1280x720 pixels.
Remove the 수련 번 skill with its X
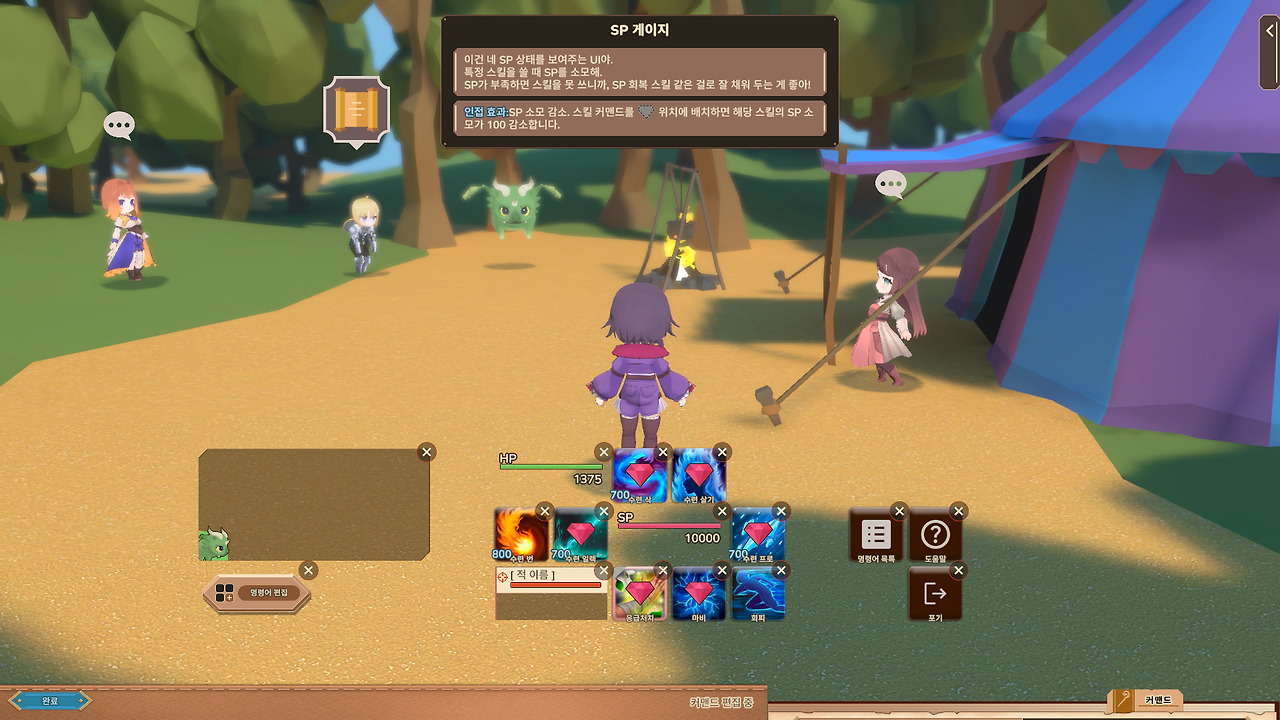[x=545, y=510]
